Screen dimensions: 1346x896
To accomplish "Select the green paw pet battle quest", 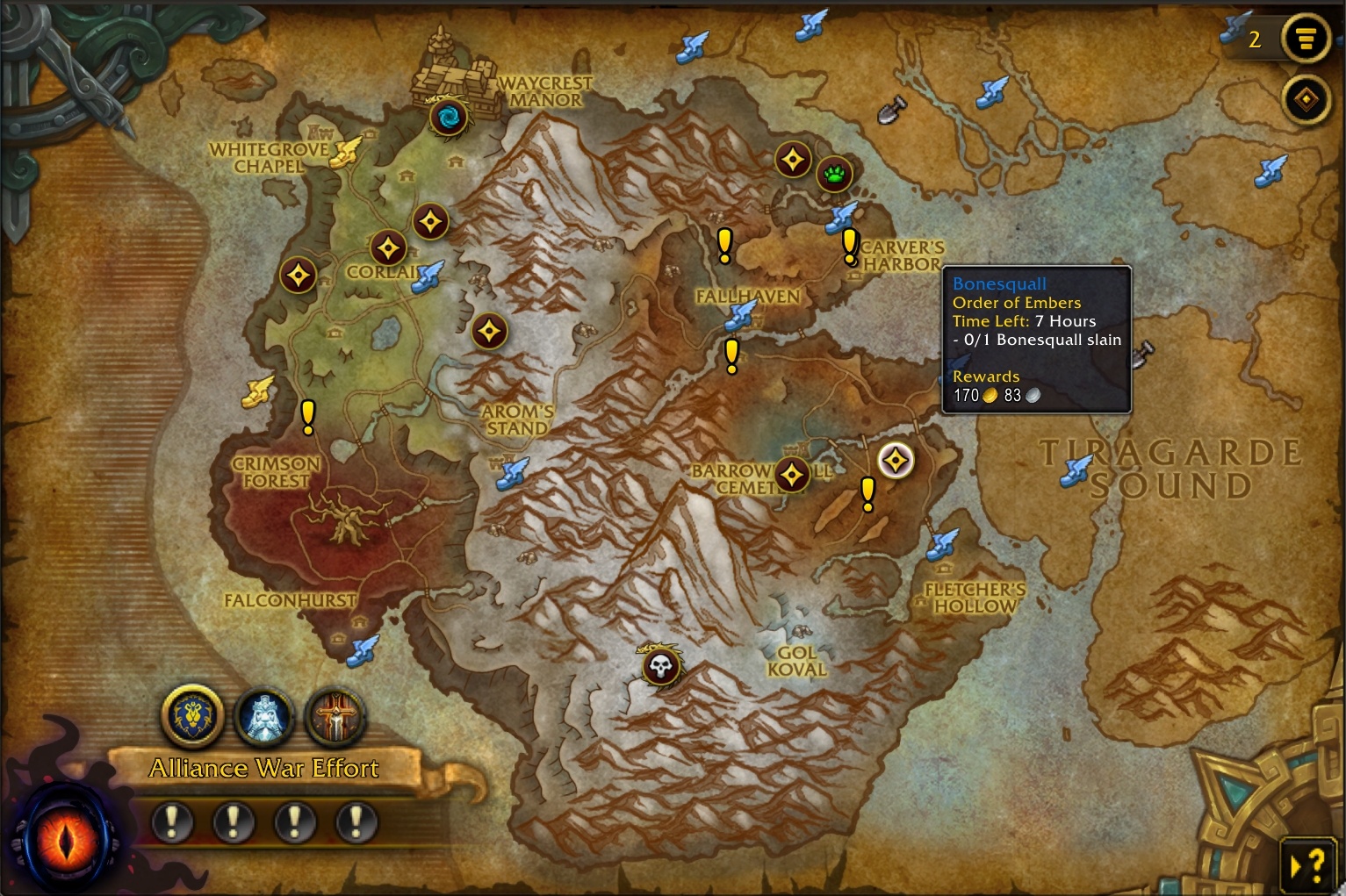I will [x=833, y=174].
